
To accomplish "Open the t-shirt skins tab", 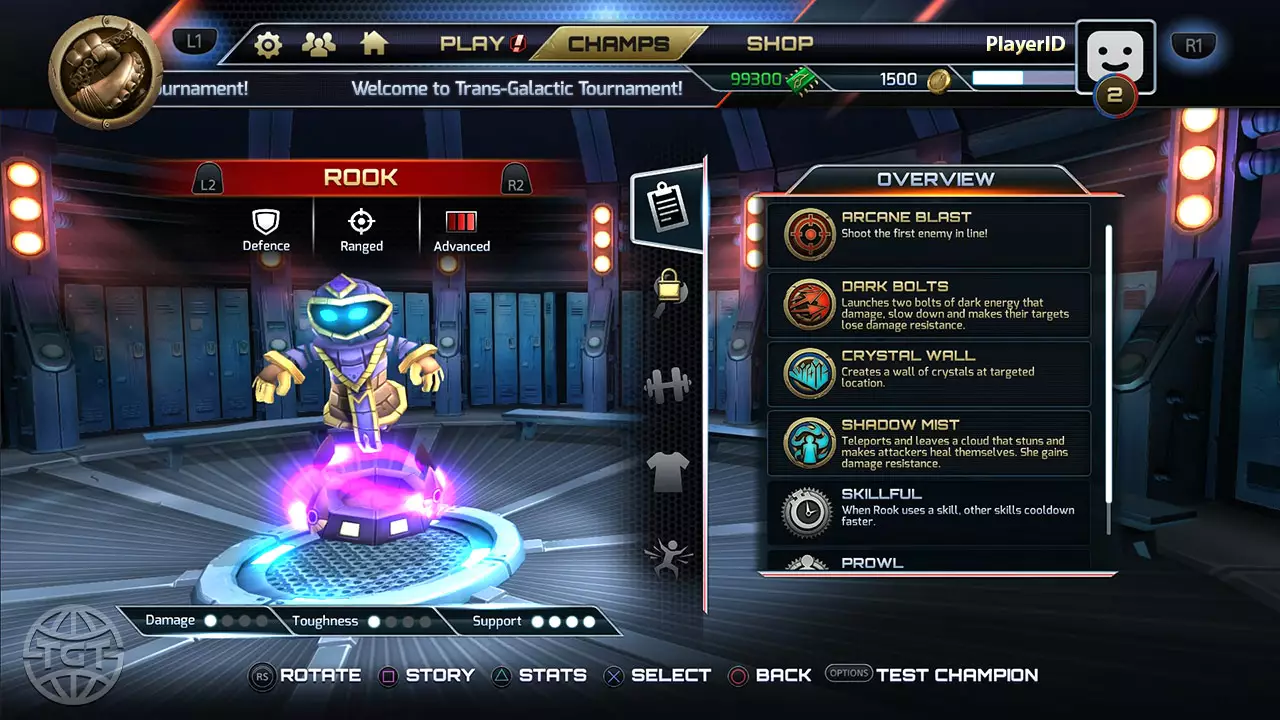I will click(668, 468).
